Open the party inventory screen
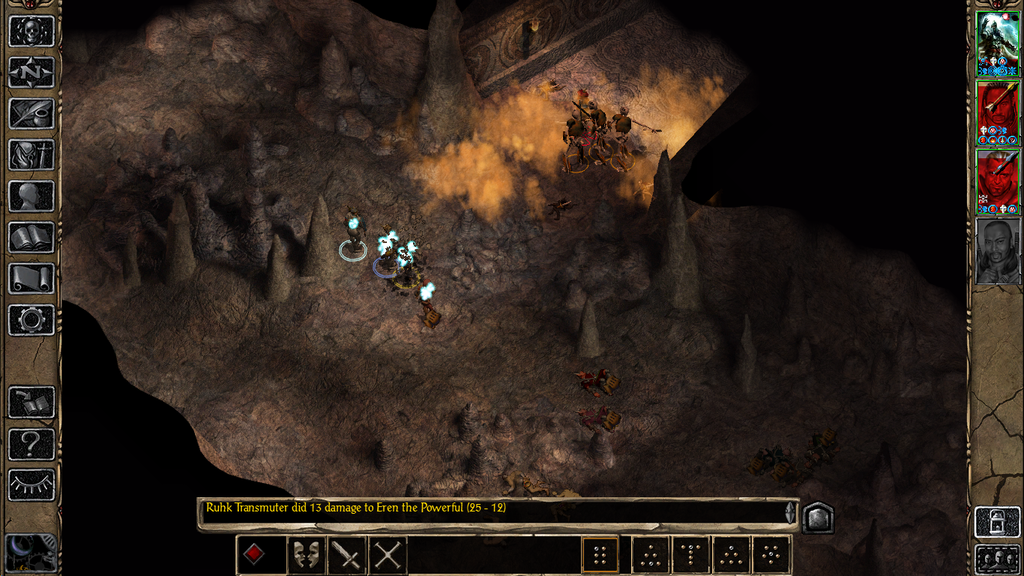The image size is (1024, 576). tap(31, 154)
